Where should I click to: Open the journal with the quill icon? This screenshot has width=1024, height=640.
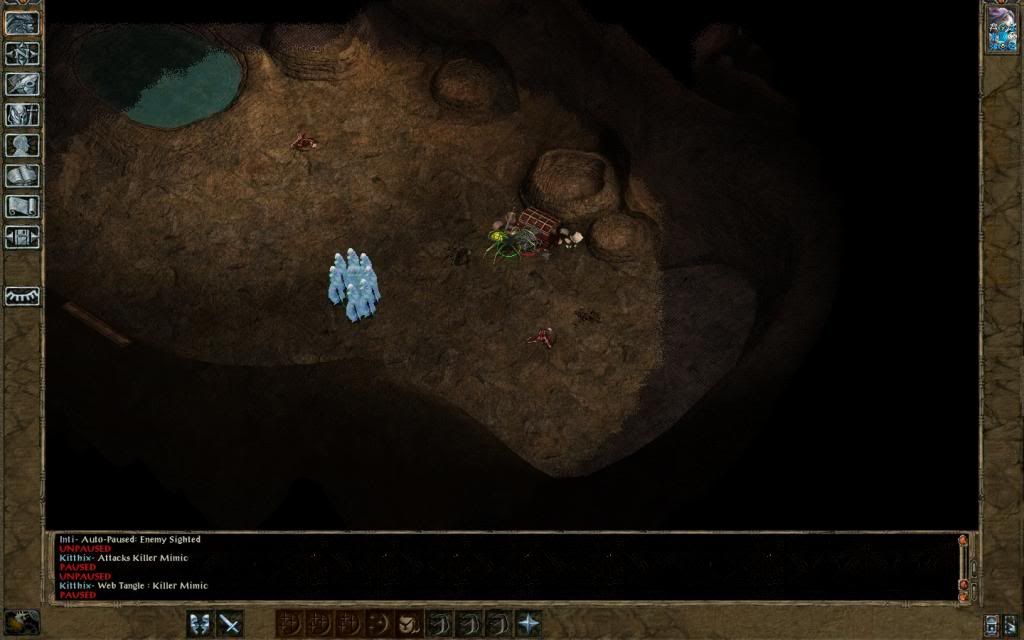point(22,85)
